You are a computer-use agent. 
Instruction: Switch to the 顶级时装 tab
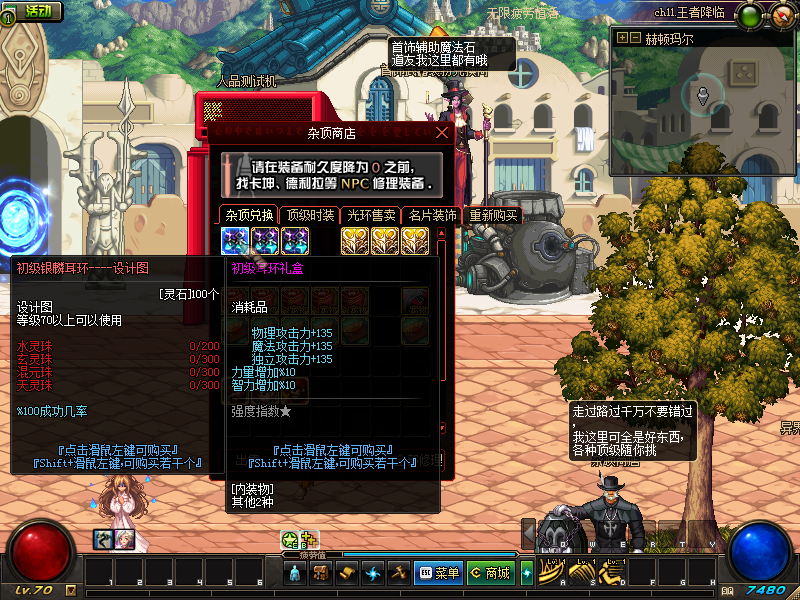coord(310,215)
